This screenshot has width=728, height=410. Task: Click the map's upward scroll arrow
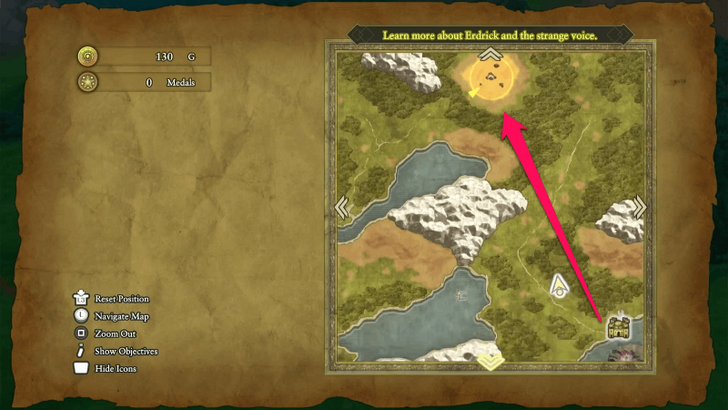point(490,53)
